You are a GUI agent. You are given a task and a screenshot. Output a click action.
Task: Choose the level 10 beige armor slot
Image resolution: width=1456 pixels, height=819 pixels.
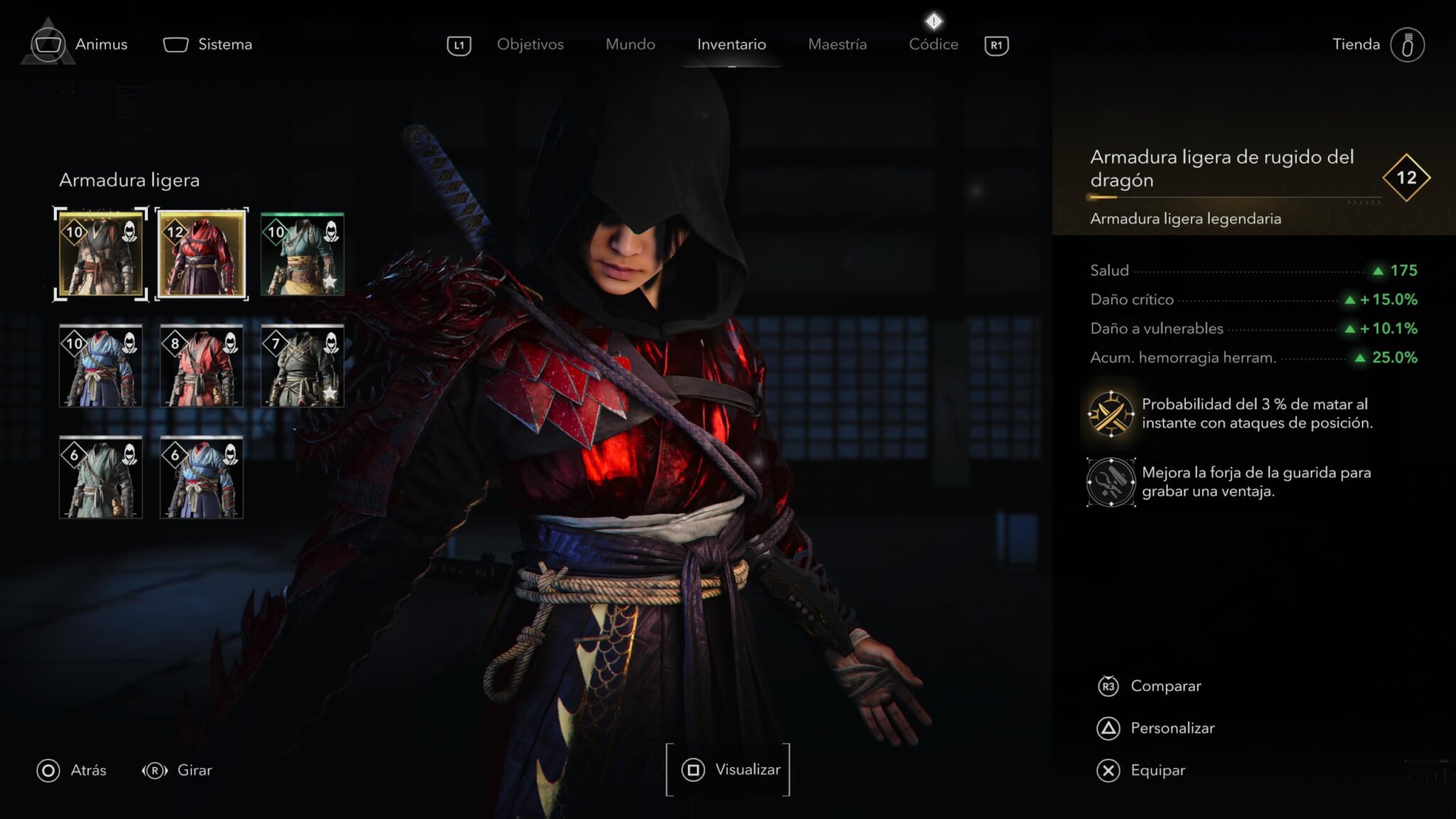tap(100, 254)
